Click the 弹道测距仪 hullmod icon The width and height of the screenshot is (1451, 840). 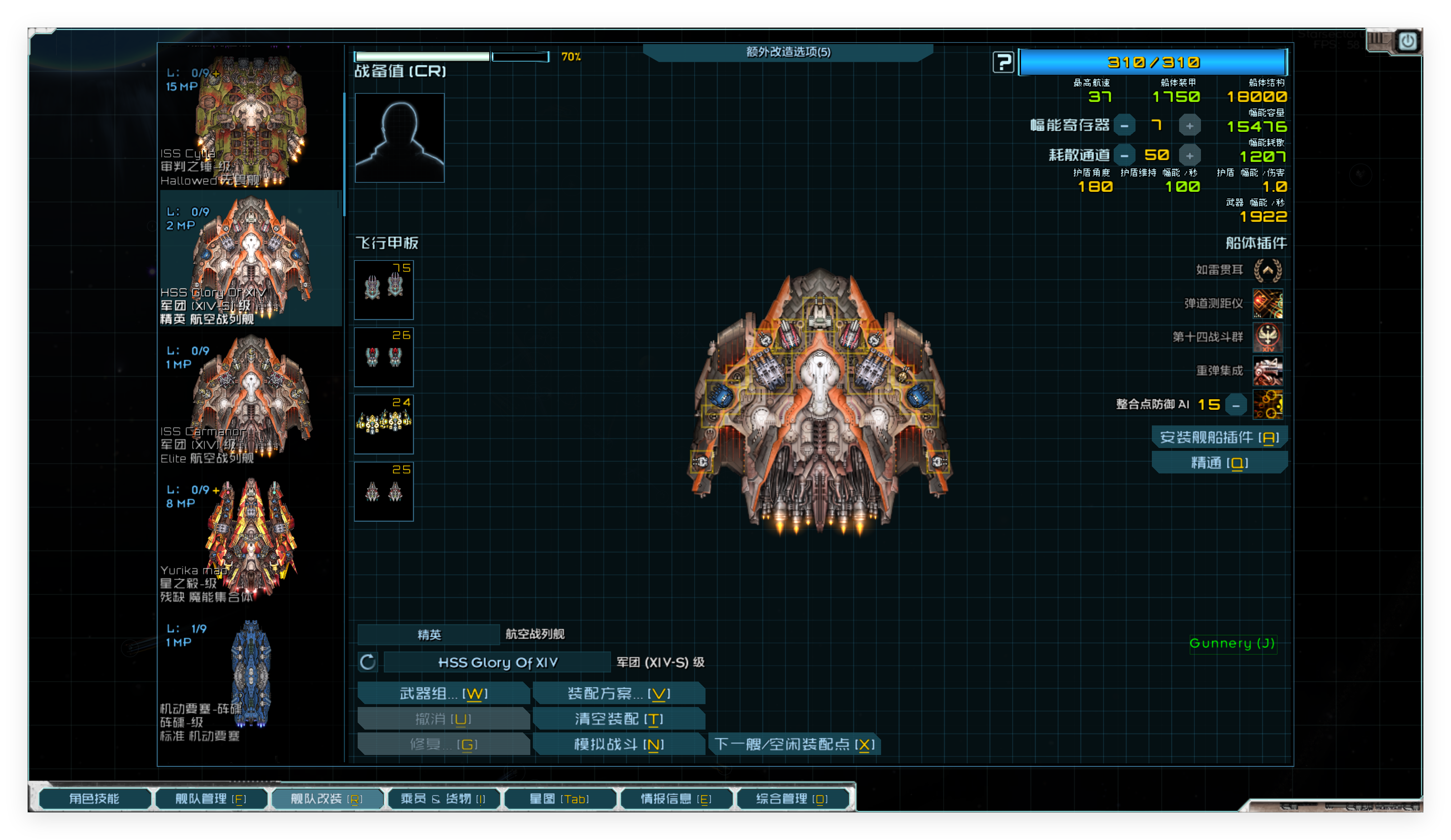[x=1269, y=303]
